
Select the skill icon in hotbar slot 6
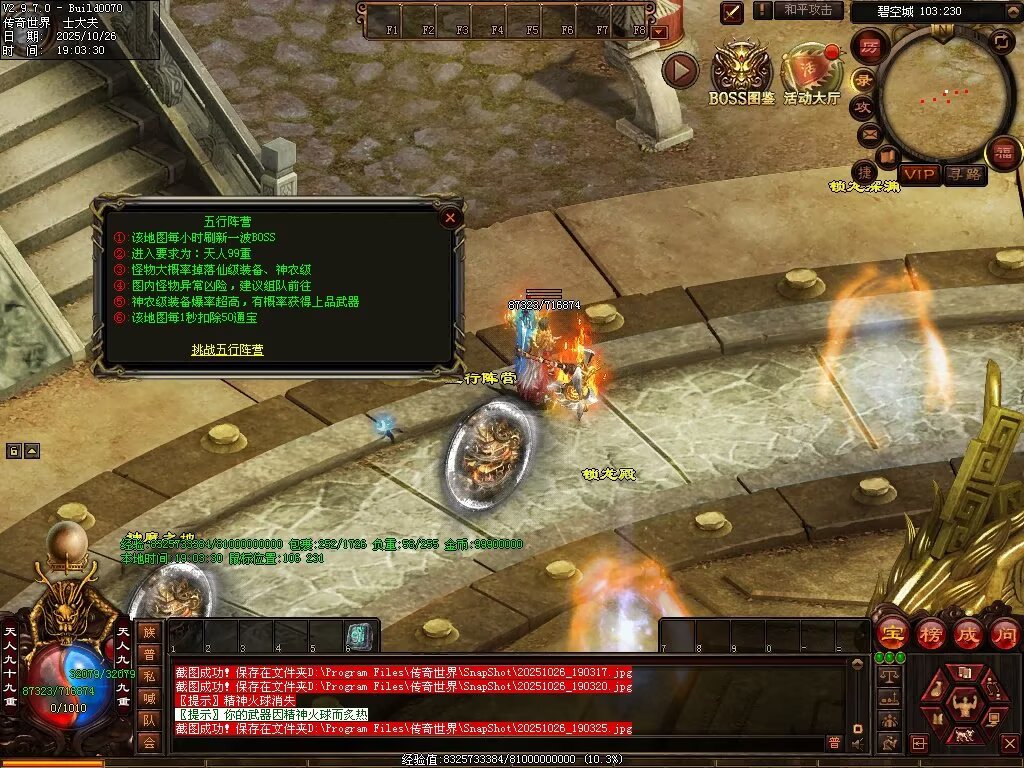358,636
